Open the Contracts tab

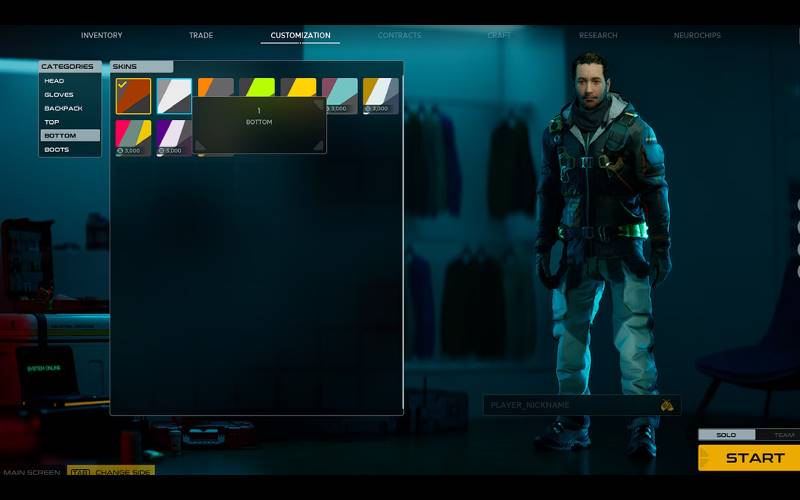pyautogui.click(x=400, y=35)
